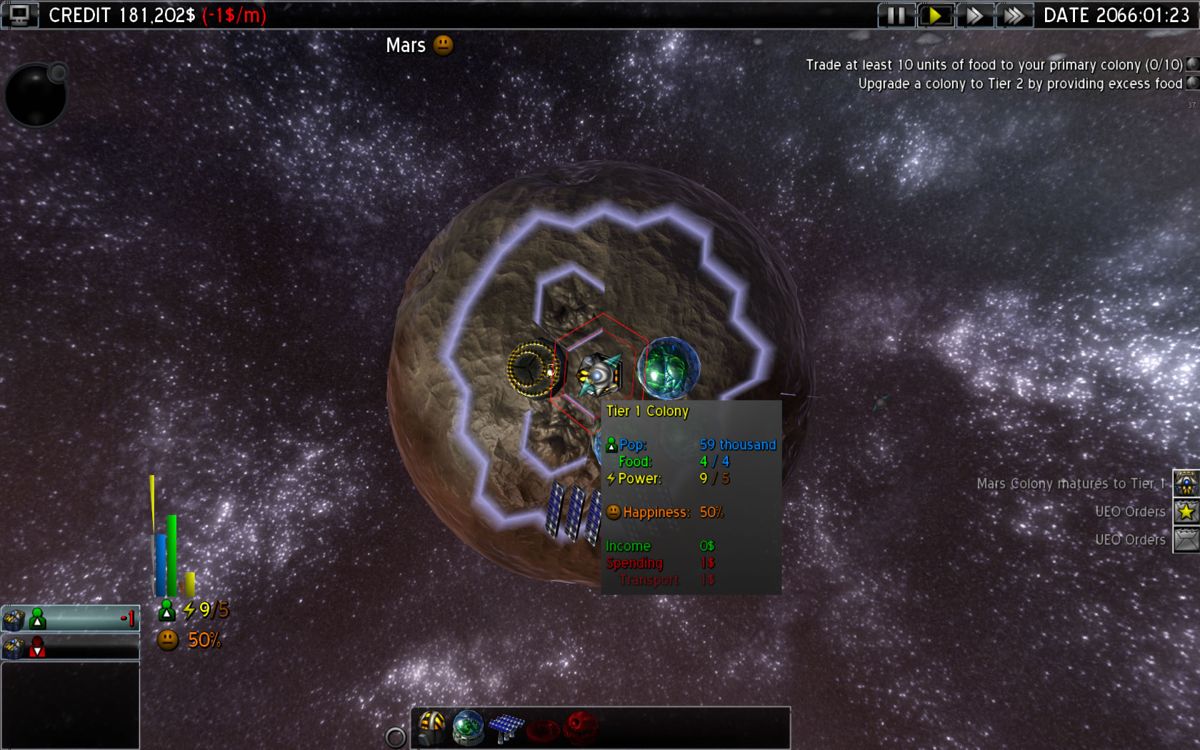Viewport: 1200px width, 750px height.
Task: Open the UEO Orders star notification
Action: 1186,511
